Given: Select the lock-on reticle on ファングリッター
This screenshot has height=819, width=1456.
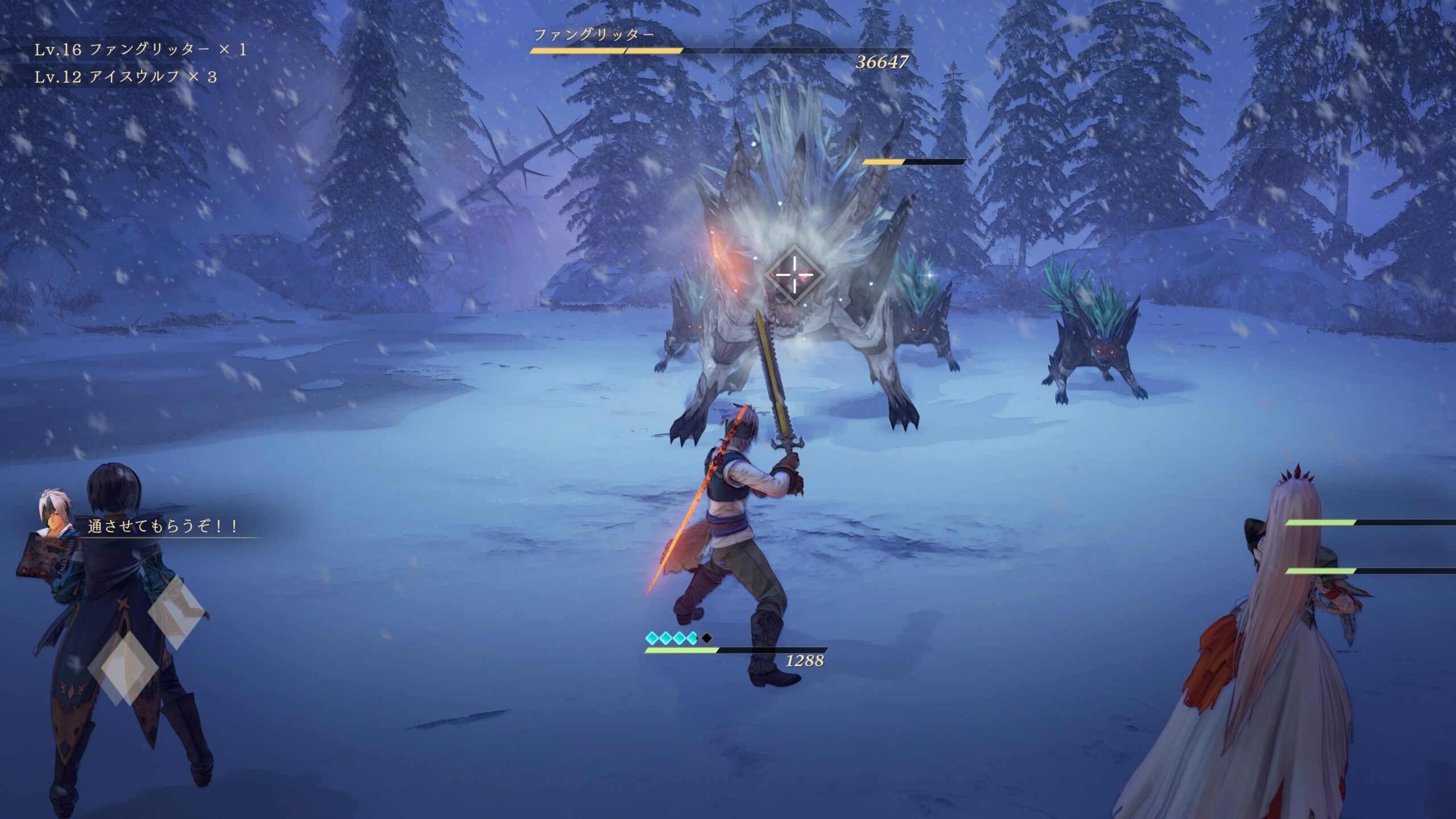Looking at the screenshot, I should 794,275.
